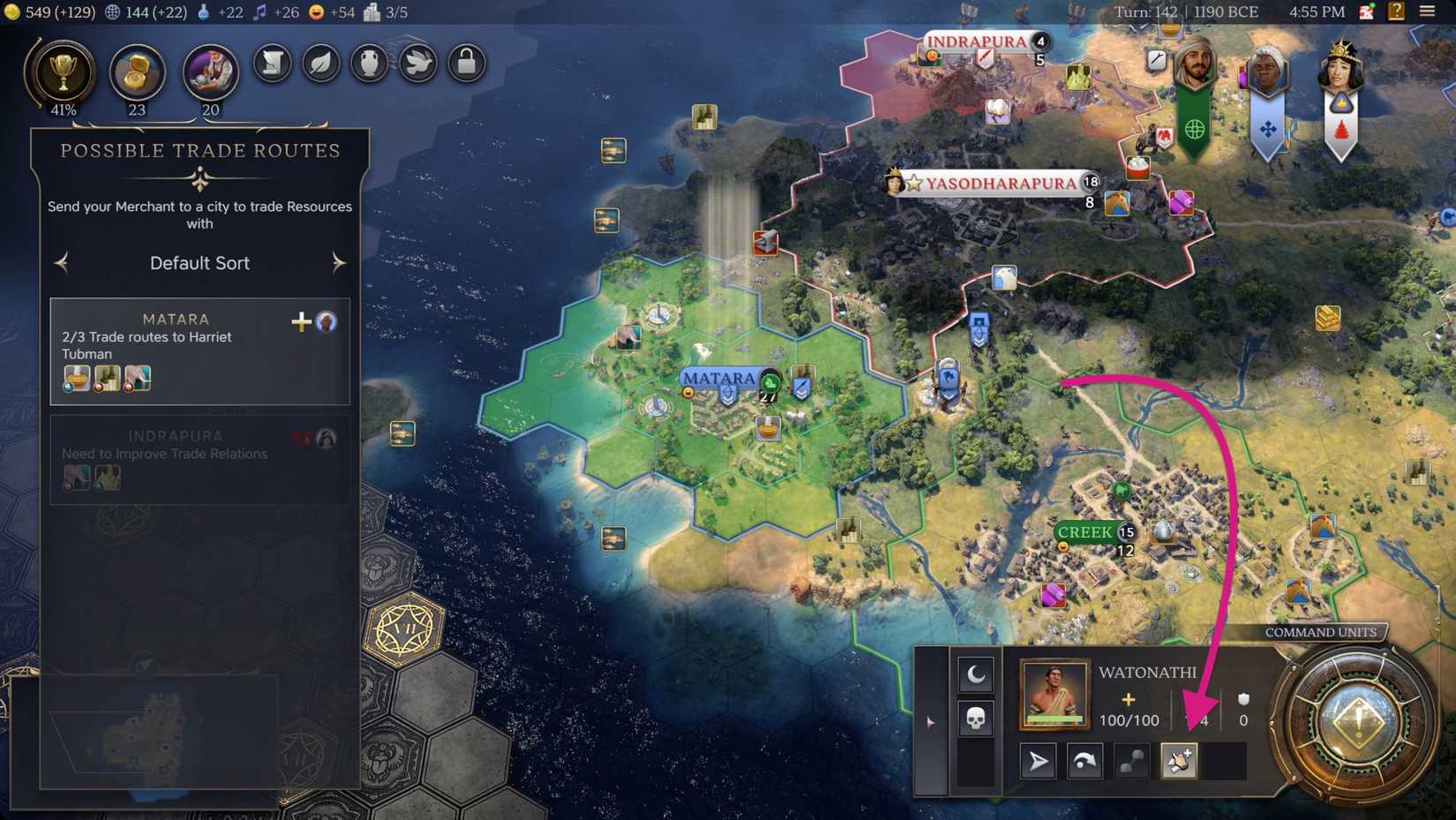
Task: Click the right arrow next to Default Sort
Action: point(340,262)
